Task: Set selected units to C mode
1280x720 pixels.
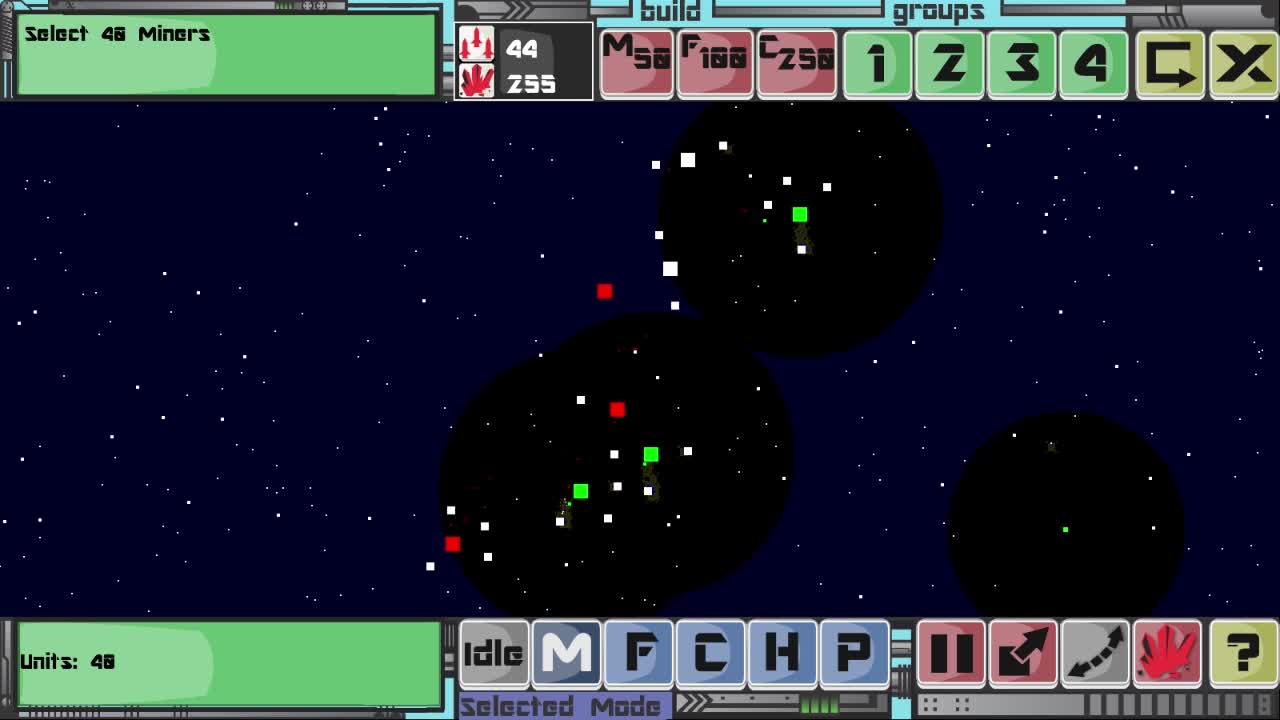Action: pyautogui.click(x=710, y=655)
